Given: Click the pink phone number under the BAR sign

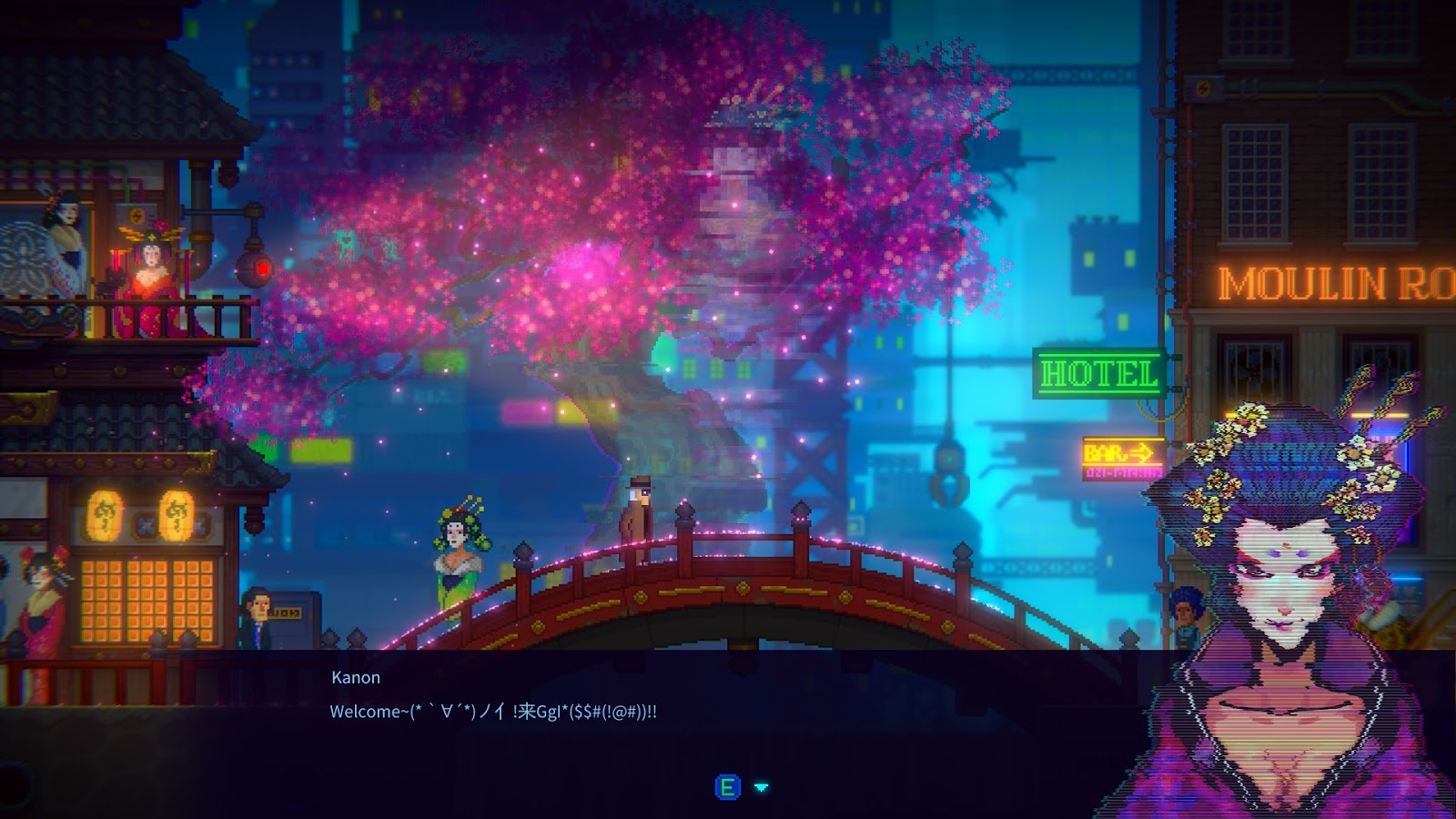Looking at the screenshot, I should pyautogui.click(x=1121, y=473).
